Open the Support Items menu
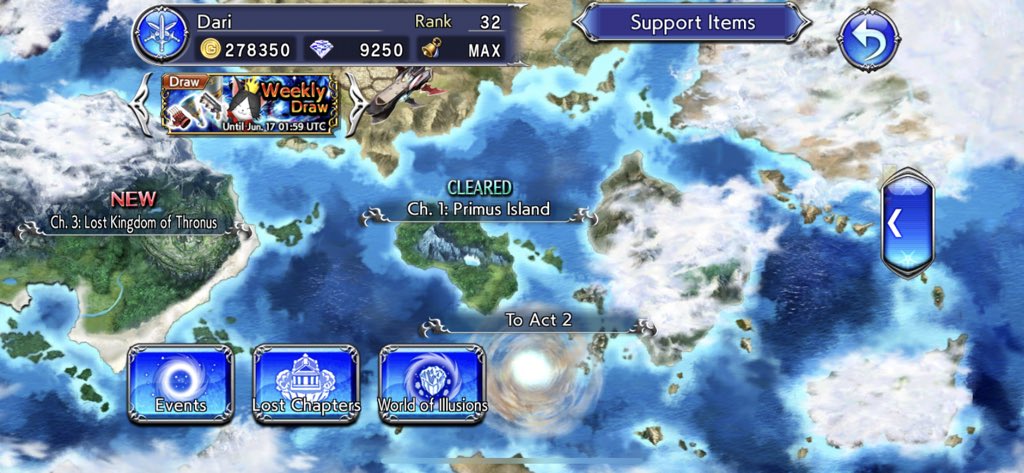Screen dimensions: 1024x473 tap(692, 22)
